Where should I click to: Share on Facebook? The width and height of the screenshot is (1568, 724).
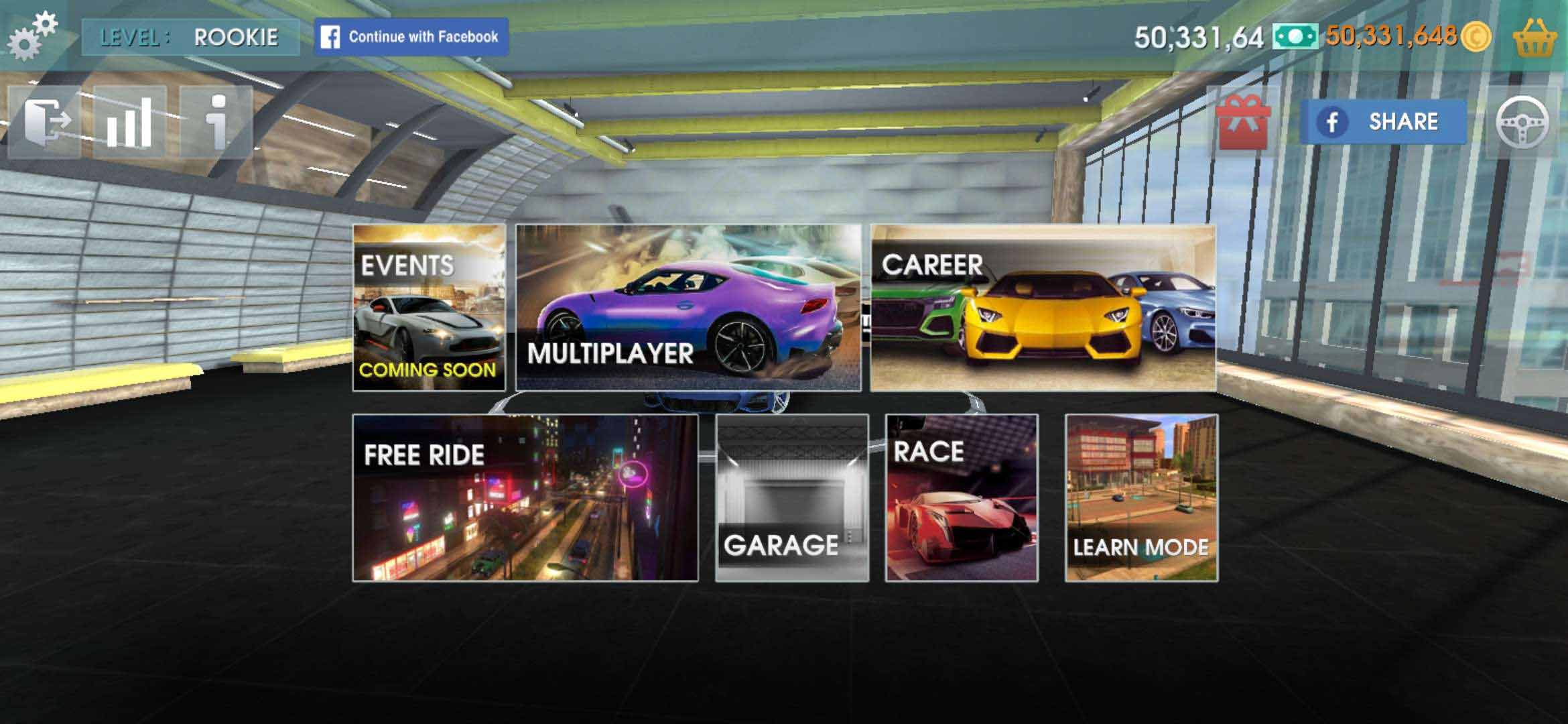pos(1383,122)
